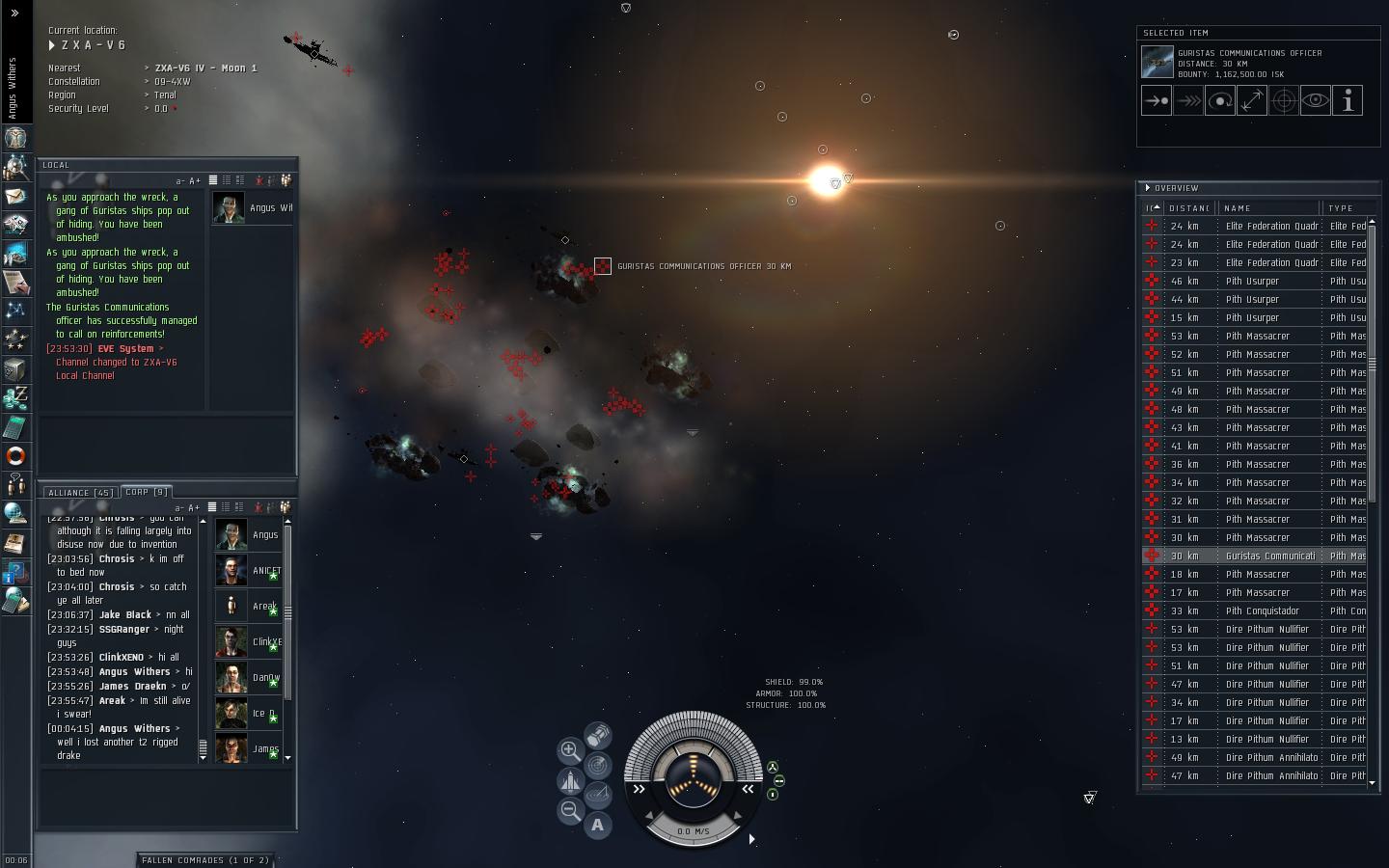
Task: Open the cargo hold button
Action: tap(598, 736)
